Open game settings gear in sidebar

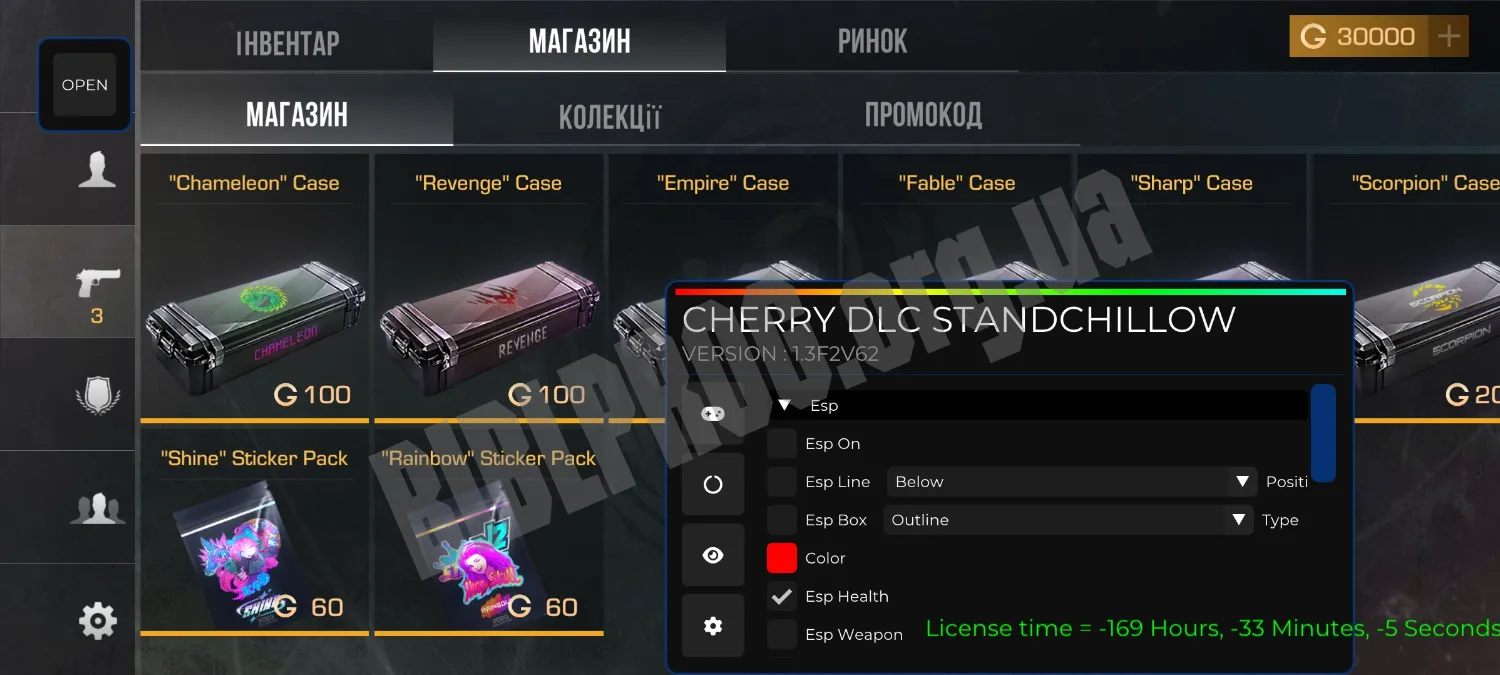[97, 621]
